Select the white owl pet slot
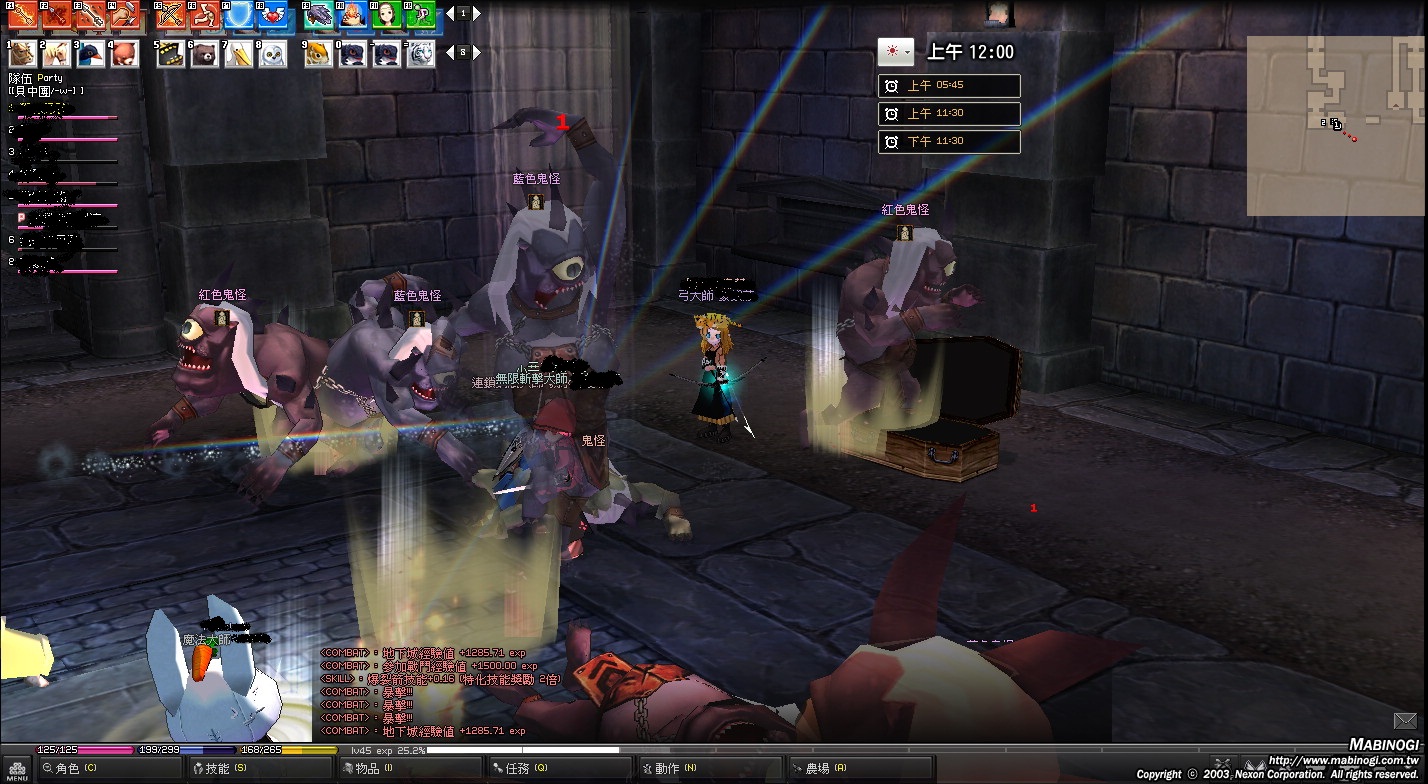This screenshot has height=784, width=1428. tap(273, 54)
